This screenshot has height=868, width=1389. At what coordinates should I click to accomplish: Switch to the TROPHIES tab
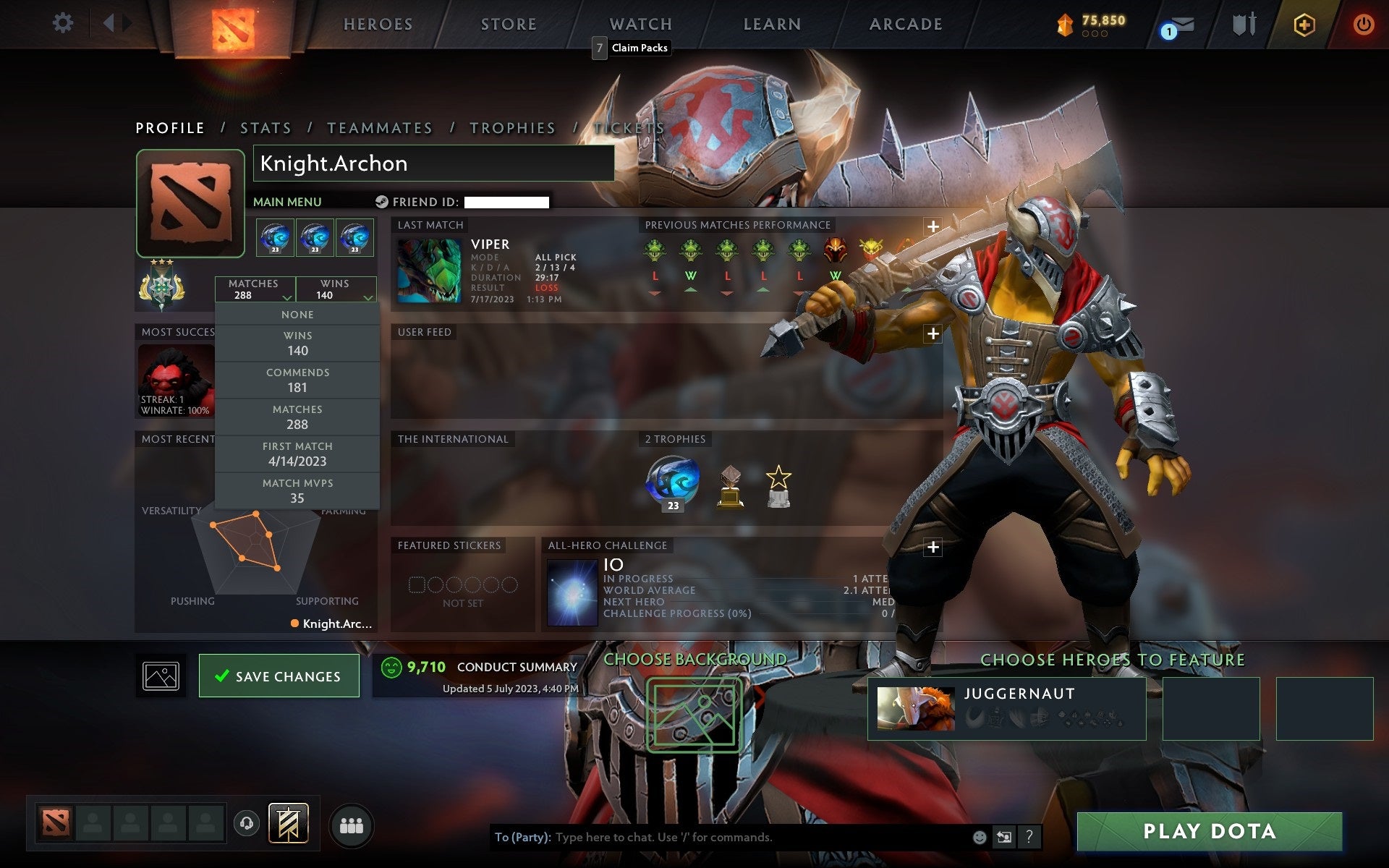[512, 127]
